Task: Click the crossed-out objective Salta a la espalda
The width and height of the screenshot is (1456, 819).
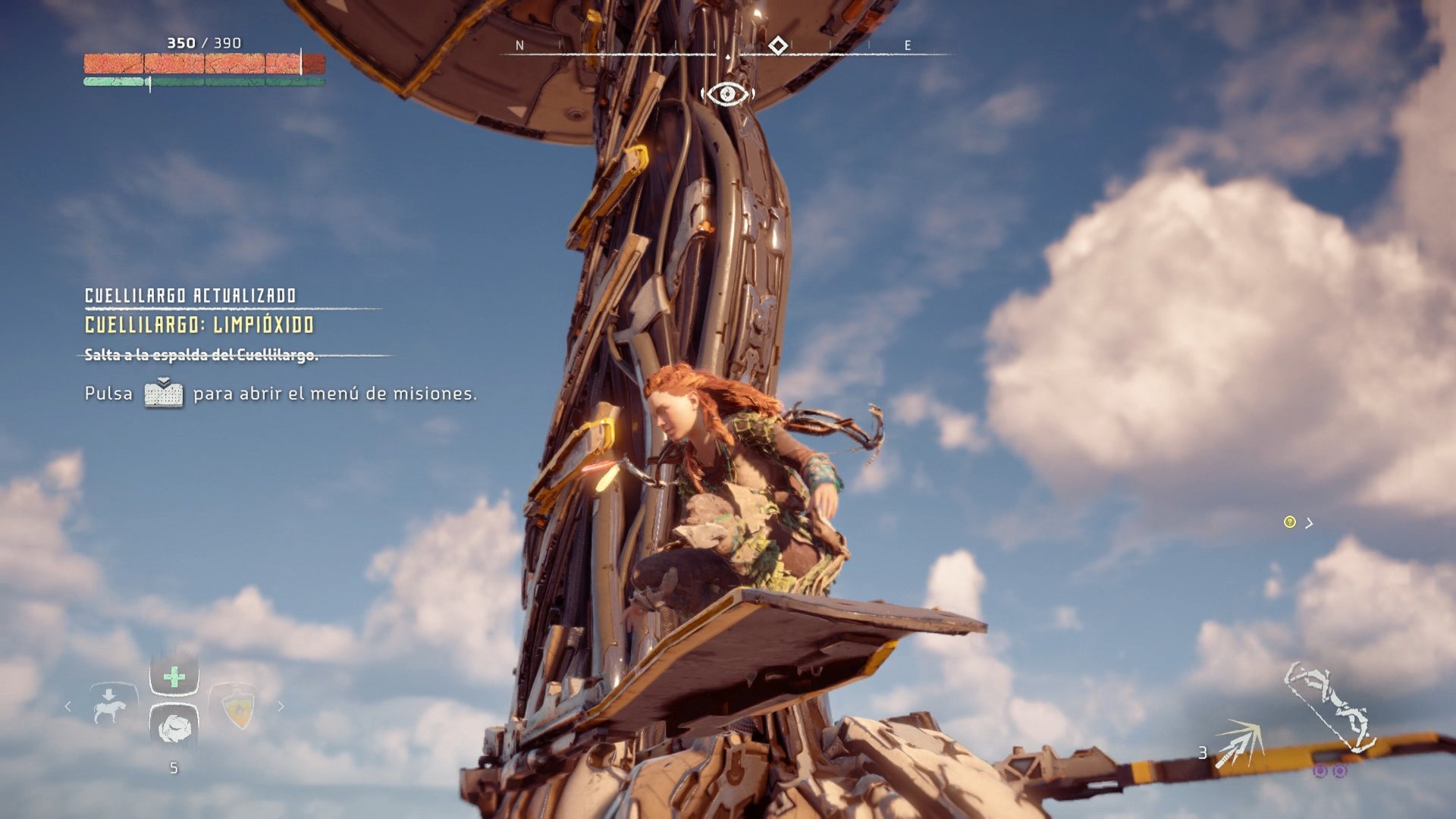Action: tap(202, 355)
